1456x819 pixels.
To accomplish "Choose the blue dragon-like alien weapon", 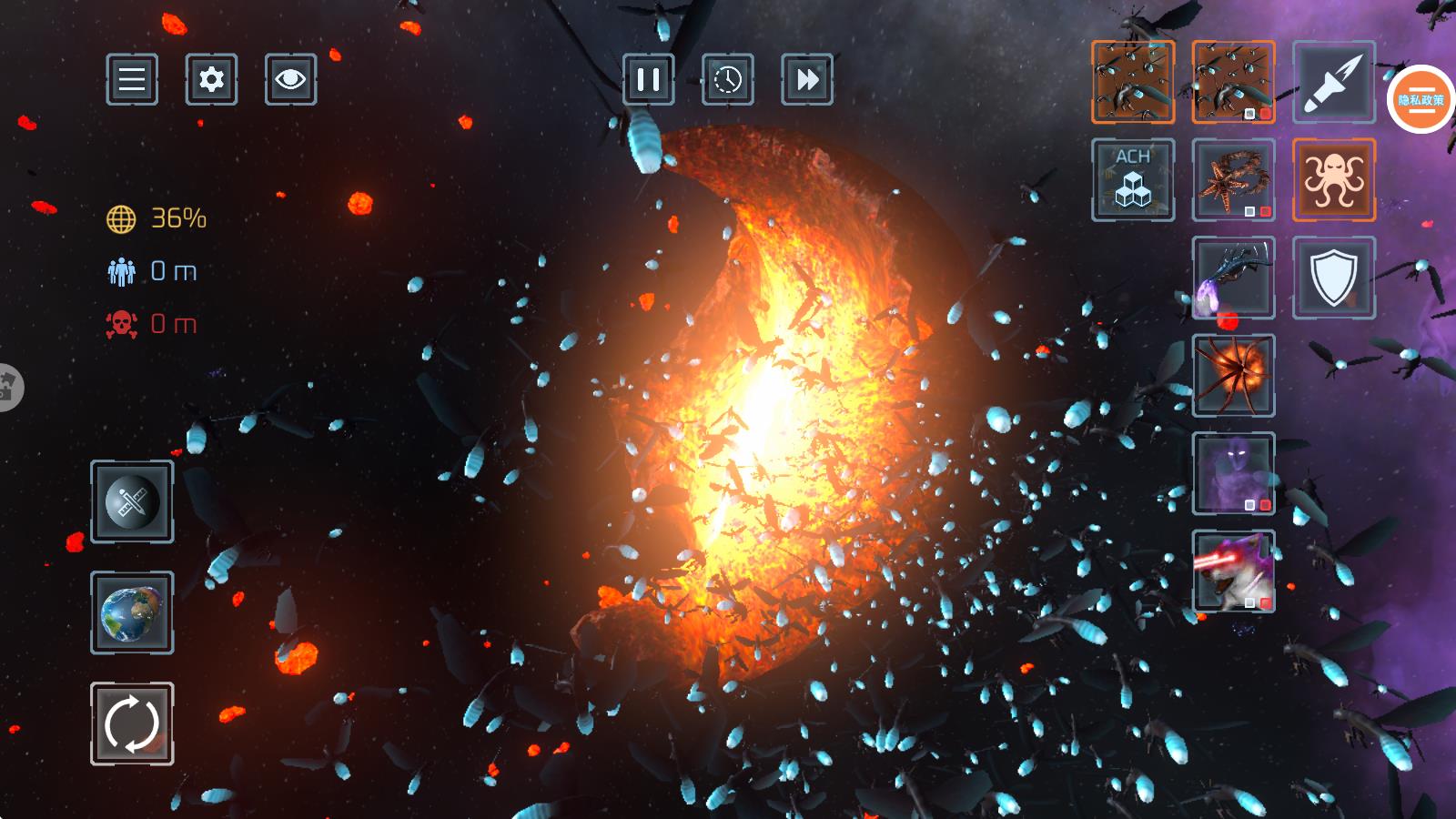I will pyautogui.click(x=1233, y=278).
